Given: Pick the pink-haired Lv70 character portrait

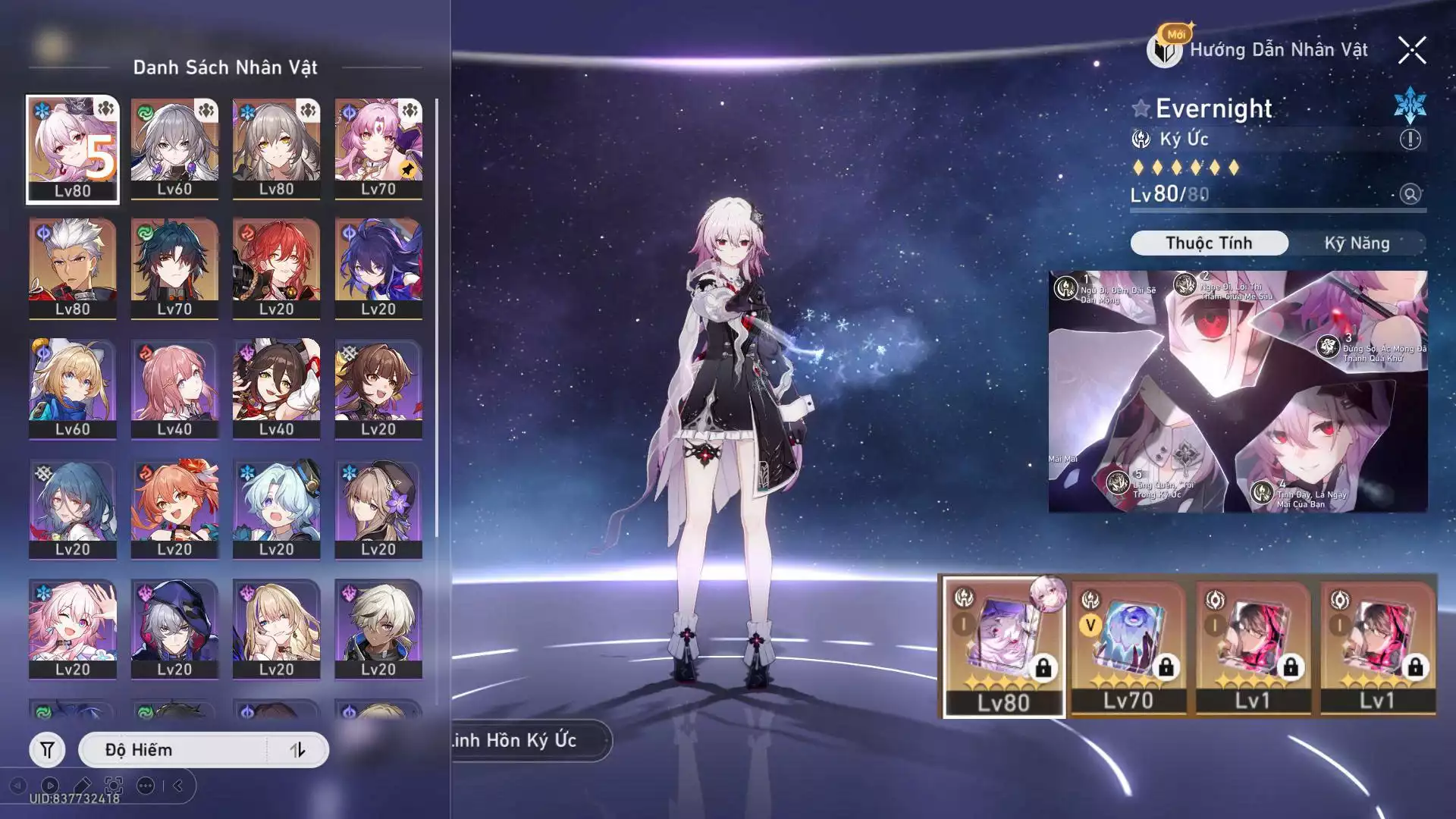Looking at the screenshot, I should coord(378,149).
